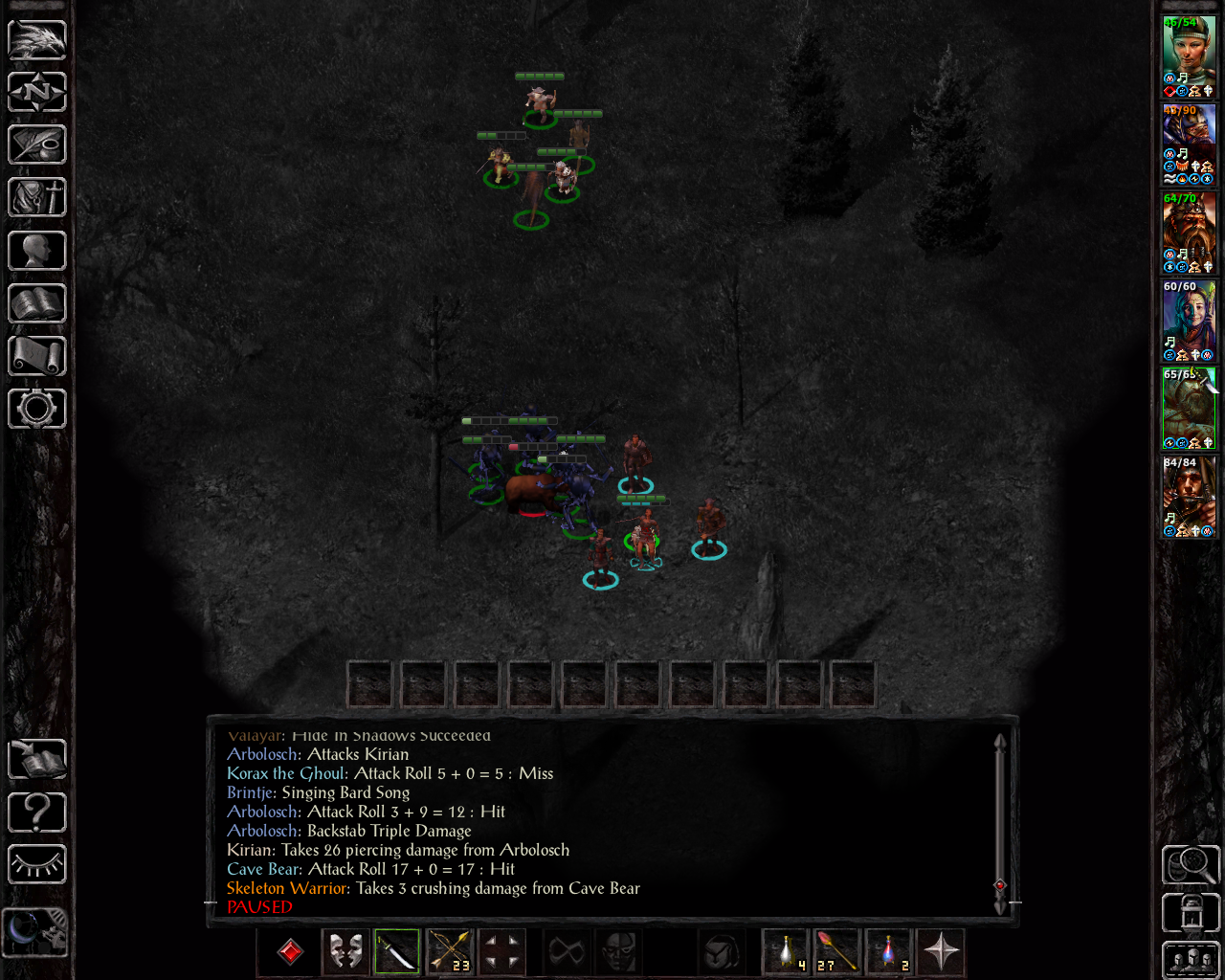The image size is (1225, 980).
Task: Open the area map with compass button
Action: 37,92
